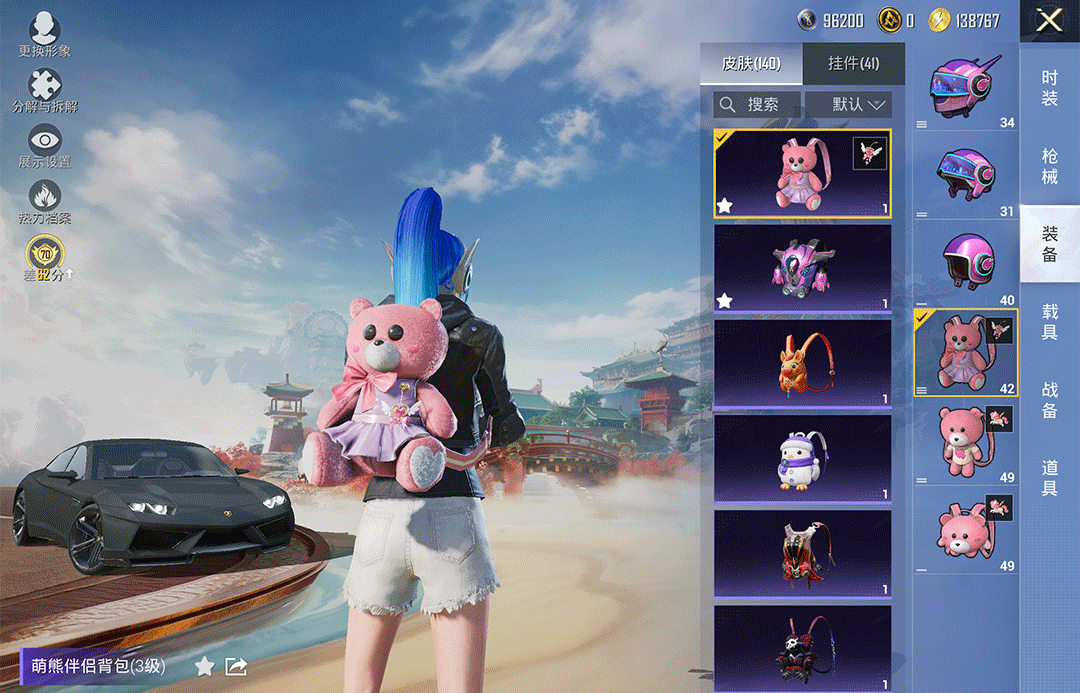The width and height of the screenshot is (1080, 693).
Task: Select the purple mech backpack skin
Action: [x=802, y=267]
